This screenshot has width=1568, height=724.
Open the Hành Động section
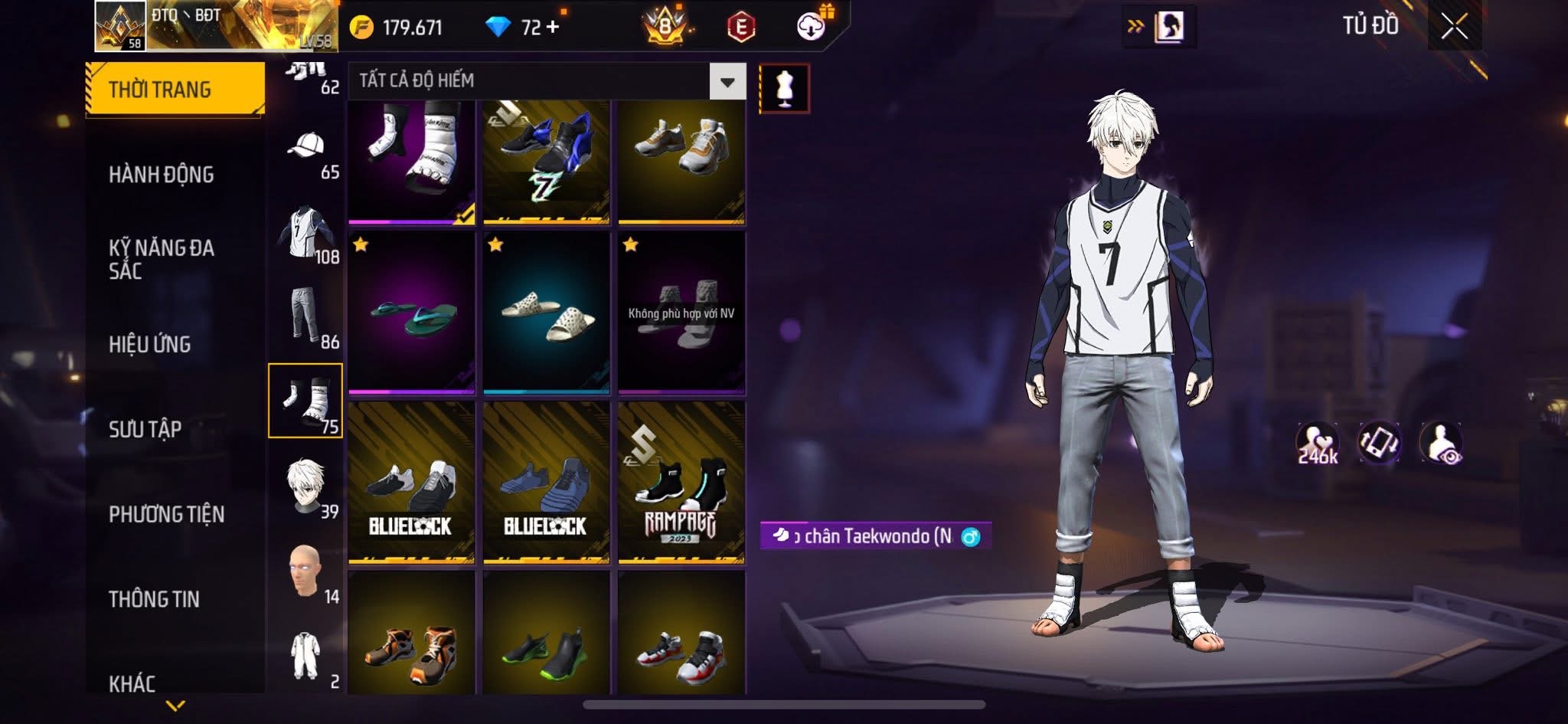162,175
